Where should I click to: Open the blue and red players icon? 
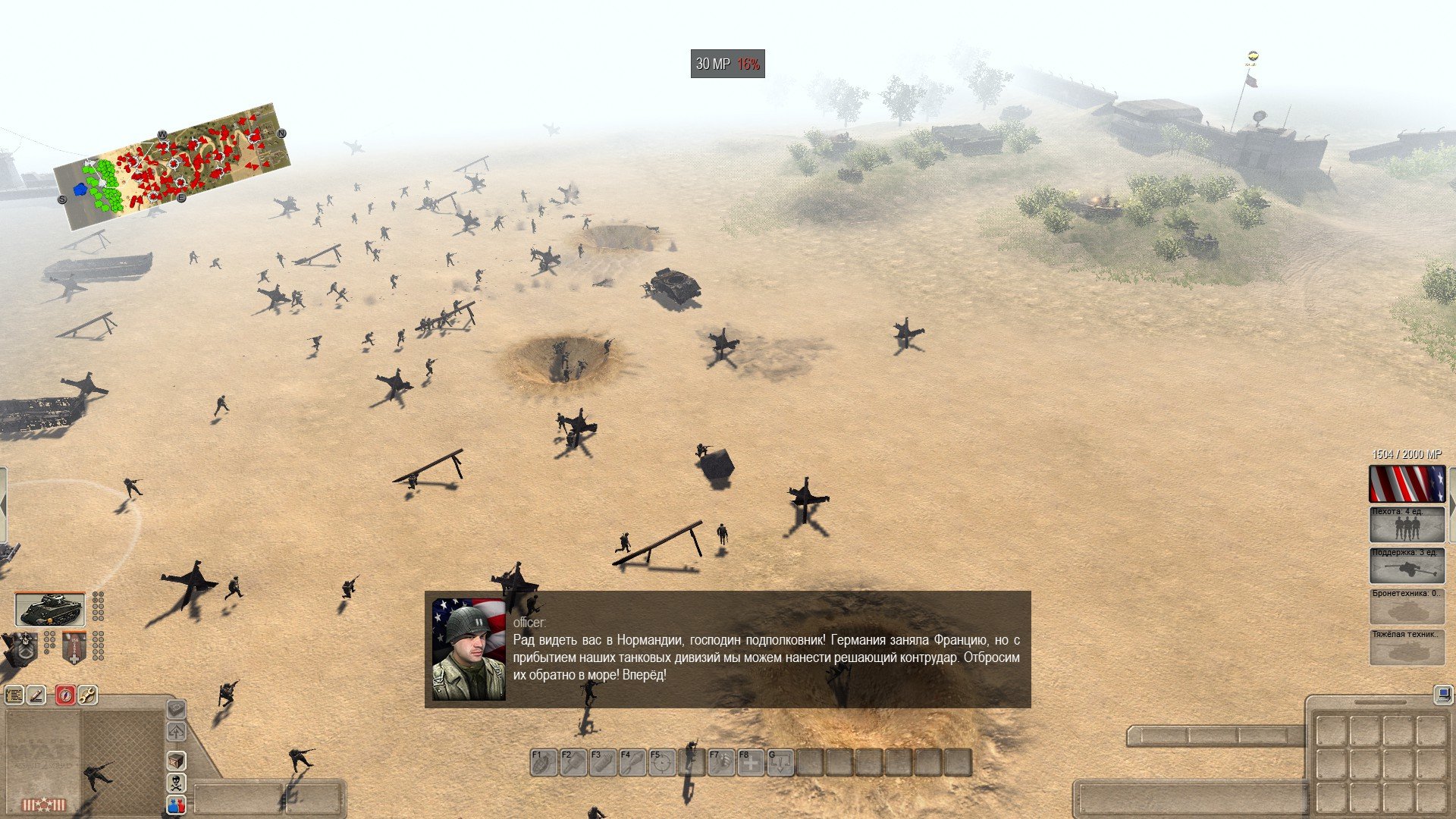(176, 805)
